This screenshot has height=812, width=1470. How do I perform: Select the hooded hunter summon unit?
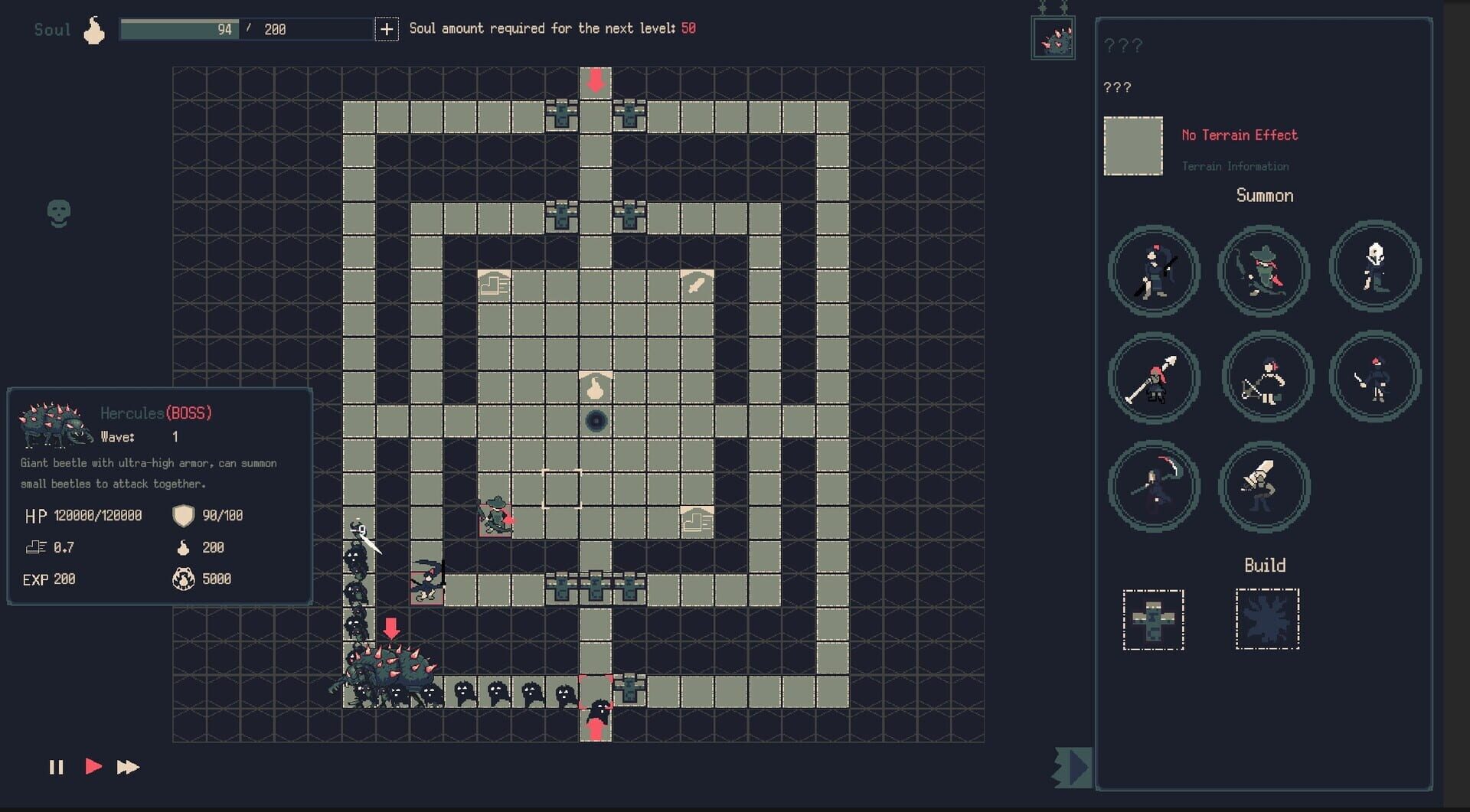click(1263, 272)
